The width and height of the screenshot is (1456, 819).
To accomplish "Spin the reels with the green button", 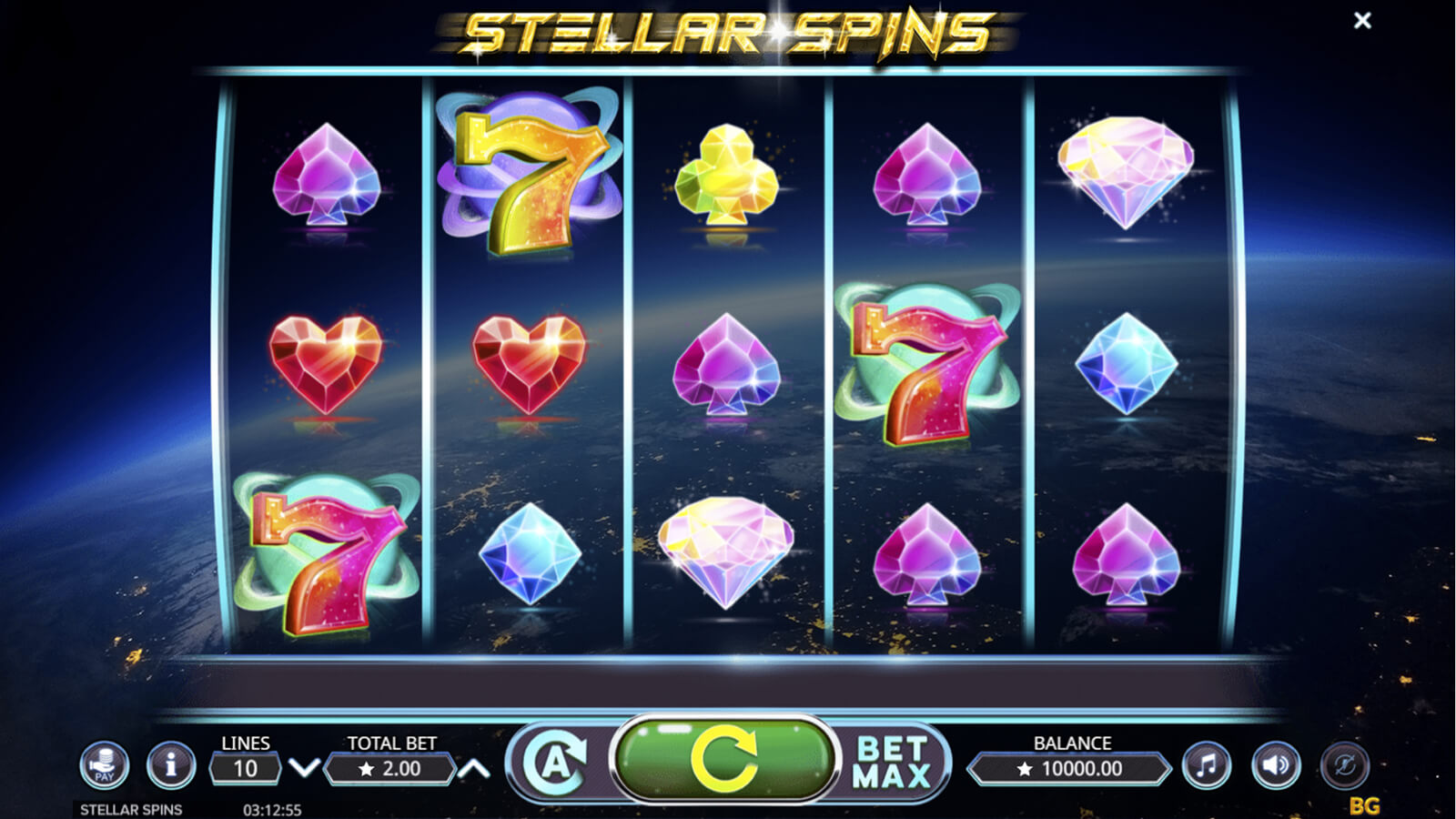I will pyautogui.click(x=724, y=759).
